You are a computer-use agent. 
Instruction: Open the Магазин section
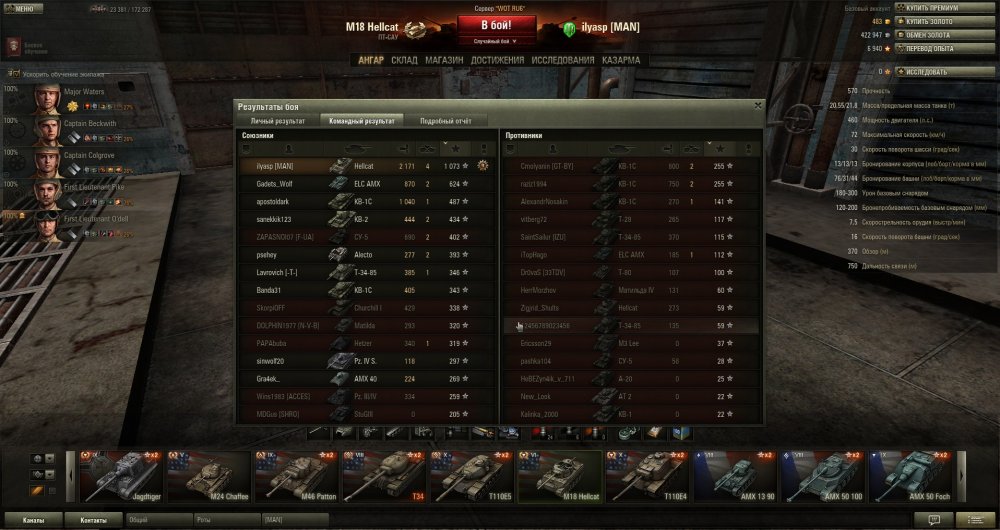[444, 60]
